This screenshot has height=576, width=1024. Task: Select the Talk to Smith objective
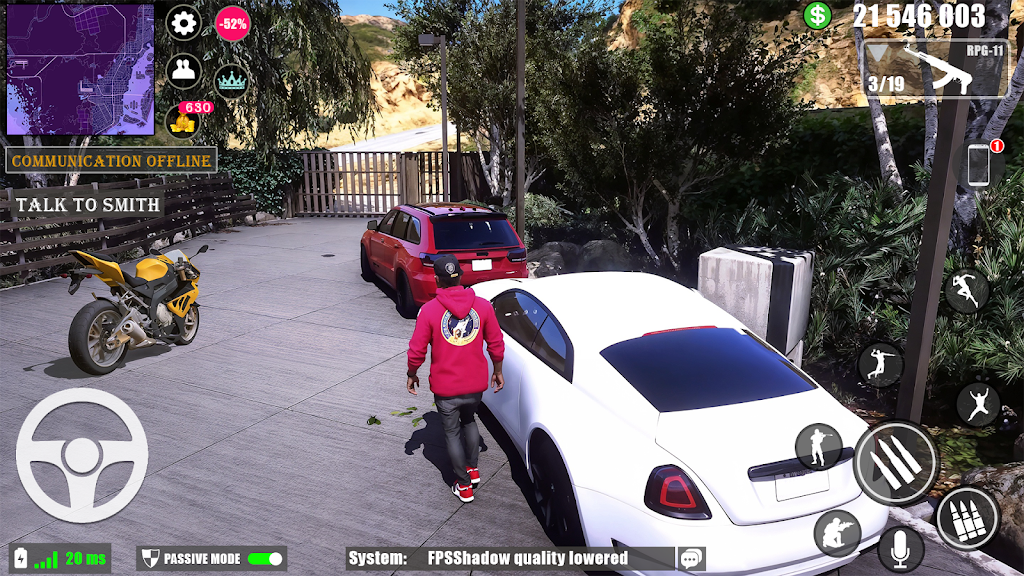(87, 205)
